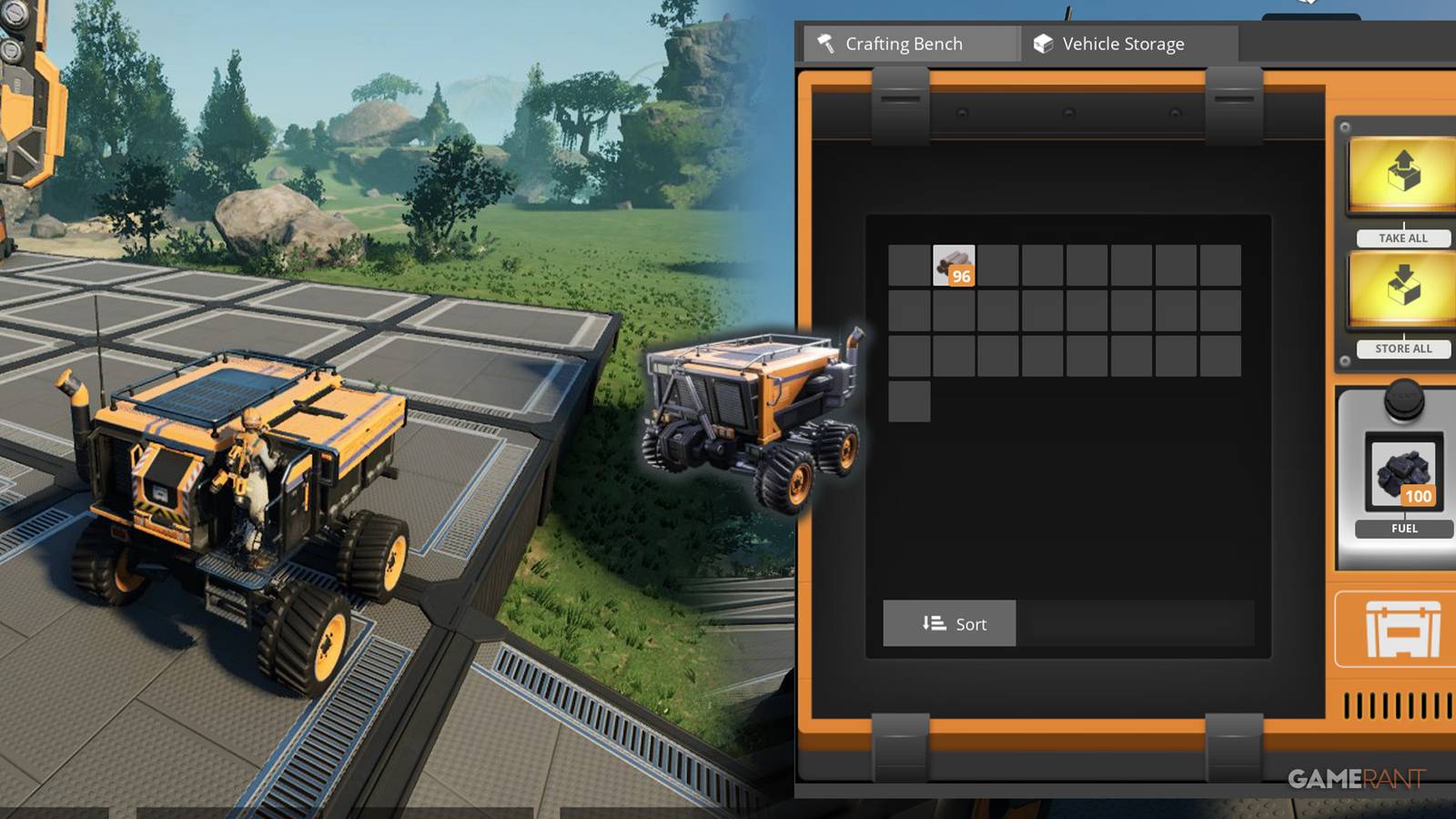Click the black dial above the Fuel slot
Screen dimensions: 1456x819
[x=1403, y=400]
